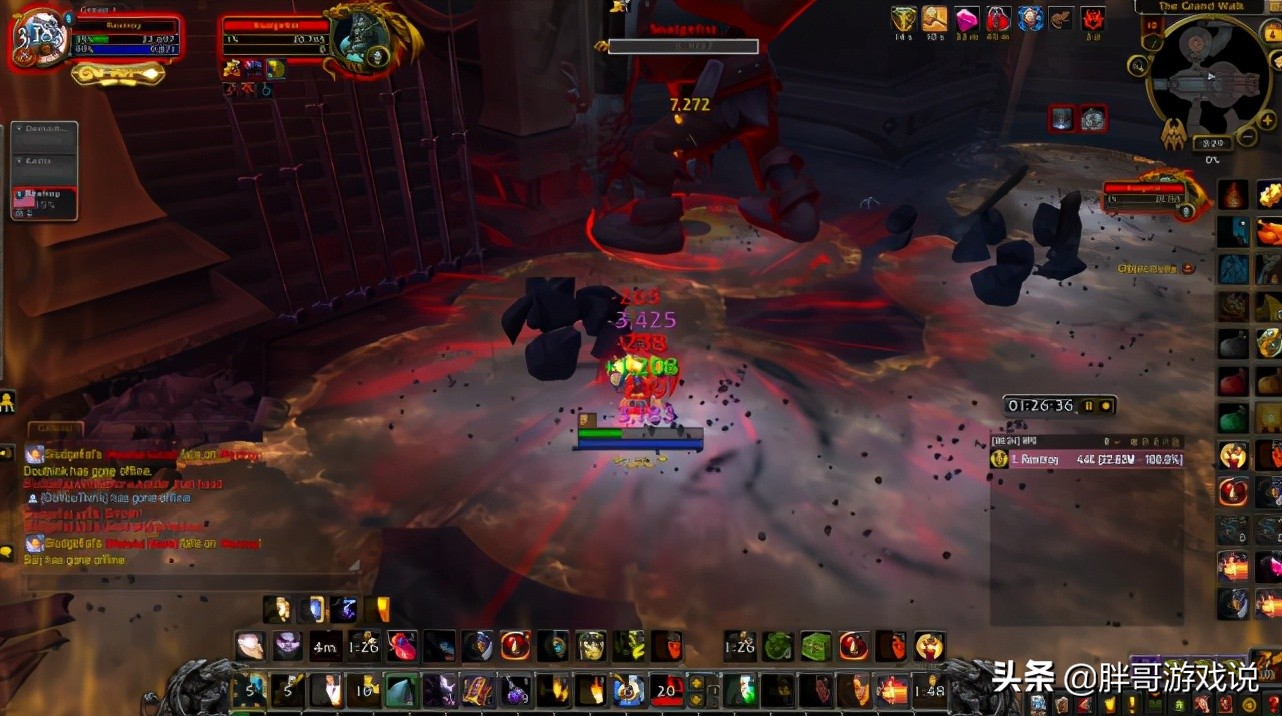This screenshot has height=716, width=1282.
Task: Activate the red heart ability
Action: [402, 645]
